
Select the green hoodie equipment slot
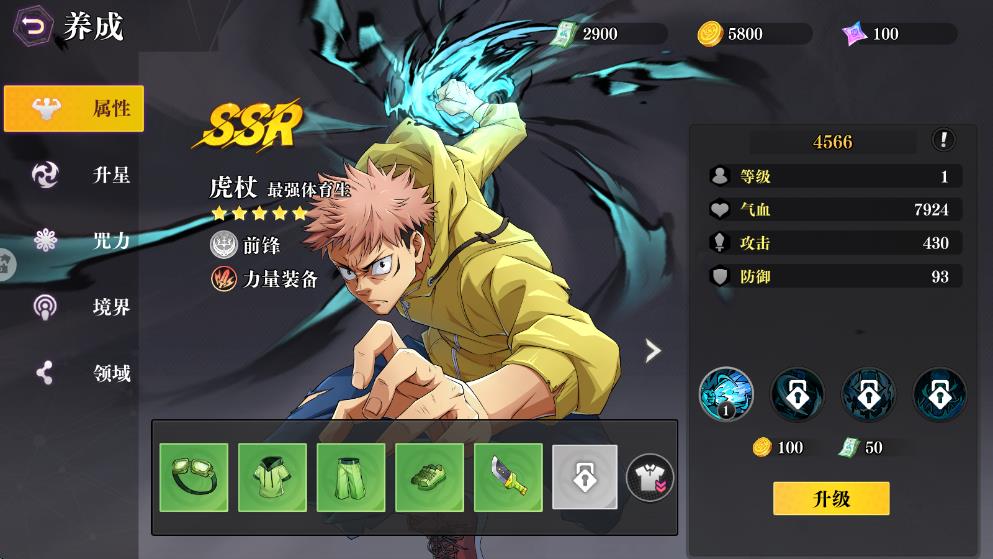click(x=272, y=478)
